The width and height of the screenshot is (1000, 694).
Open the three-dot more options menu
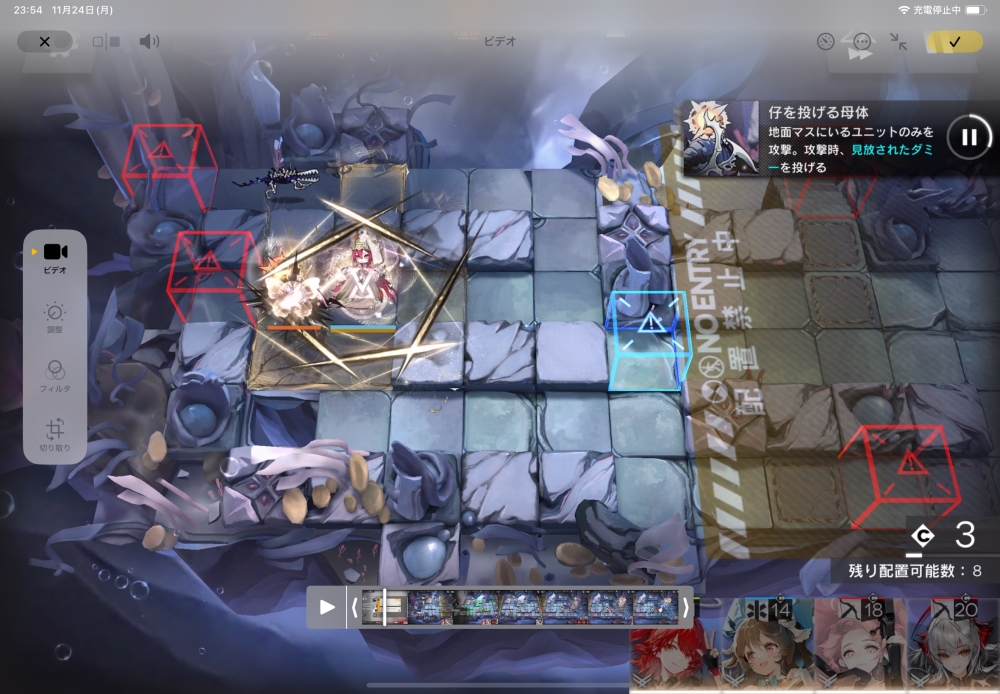point(862,42)
